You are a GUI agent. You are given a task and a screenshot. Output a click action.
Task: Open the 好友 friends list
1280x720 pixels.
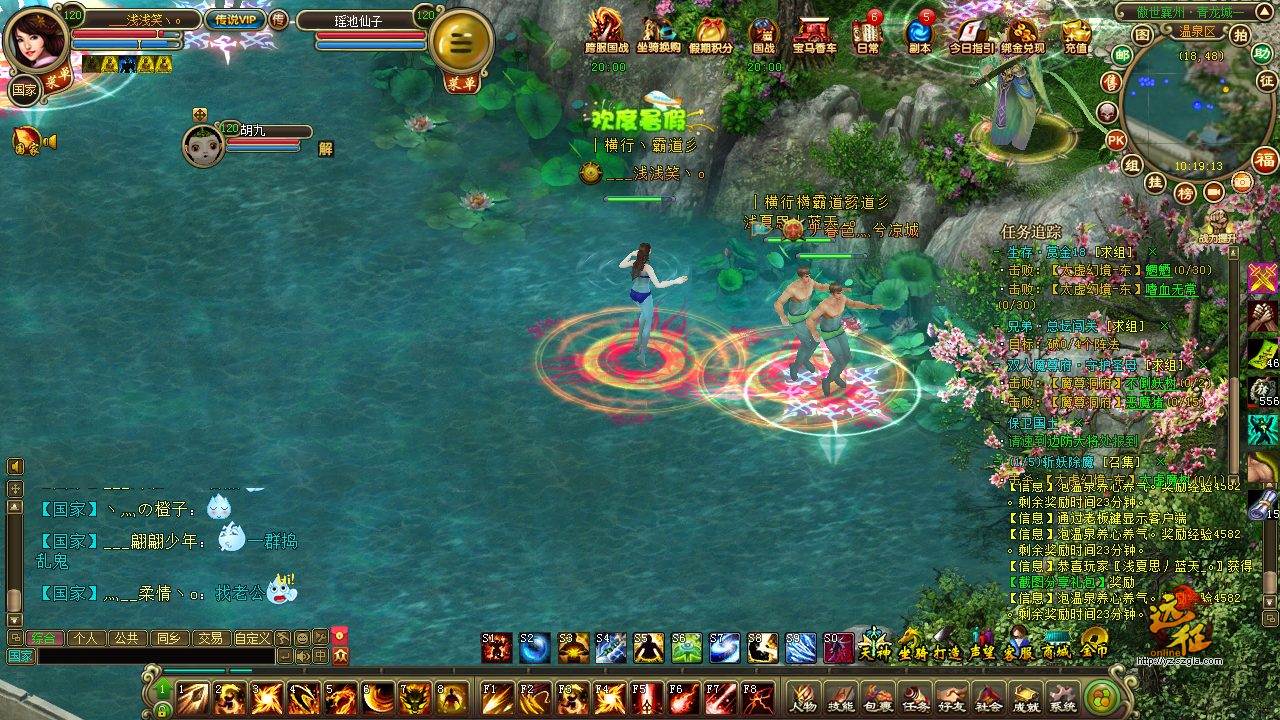pos(951,697)
